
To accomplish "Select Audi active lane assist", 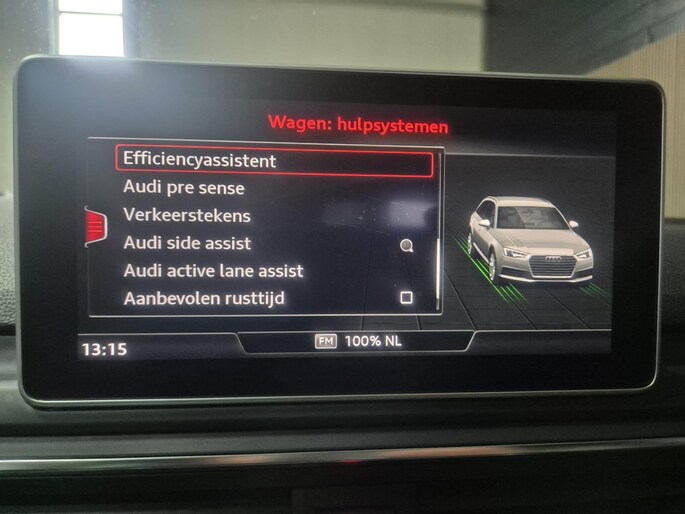I will click(x=213, y=271).
